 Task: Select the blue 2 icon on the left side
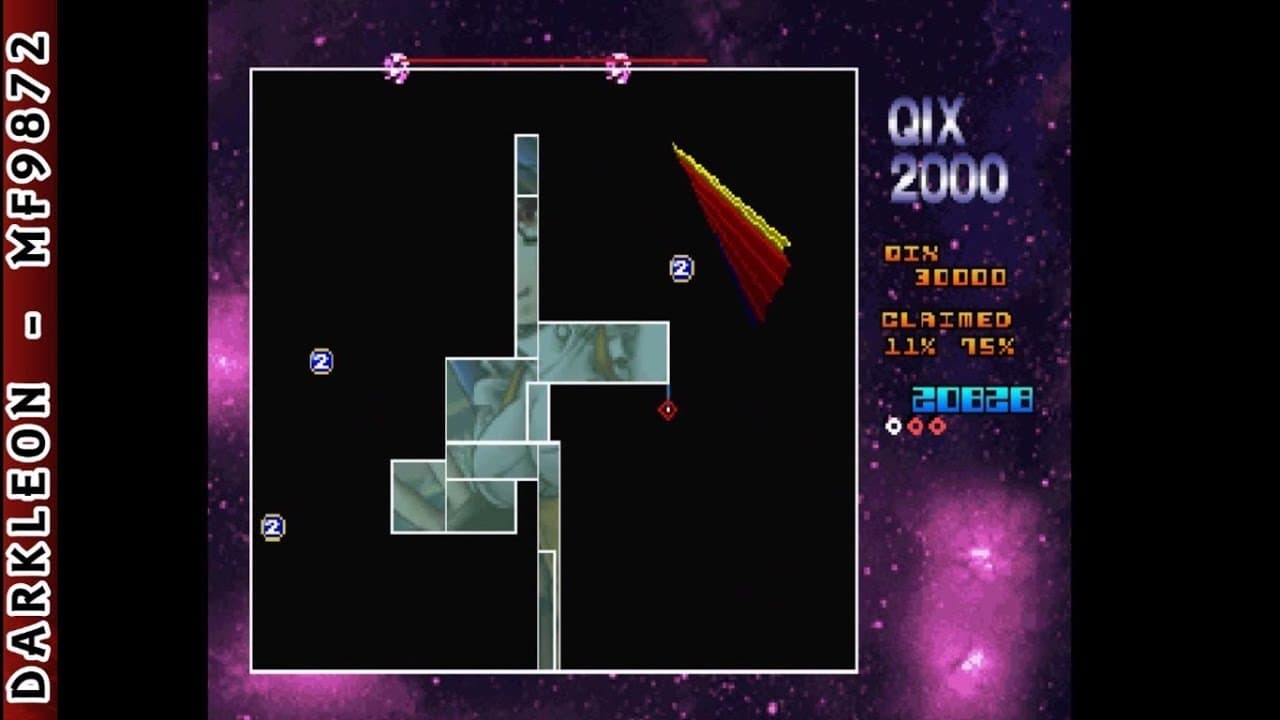(x=321, y=361)
